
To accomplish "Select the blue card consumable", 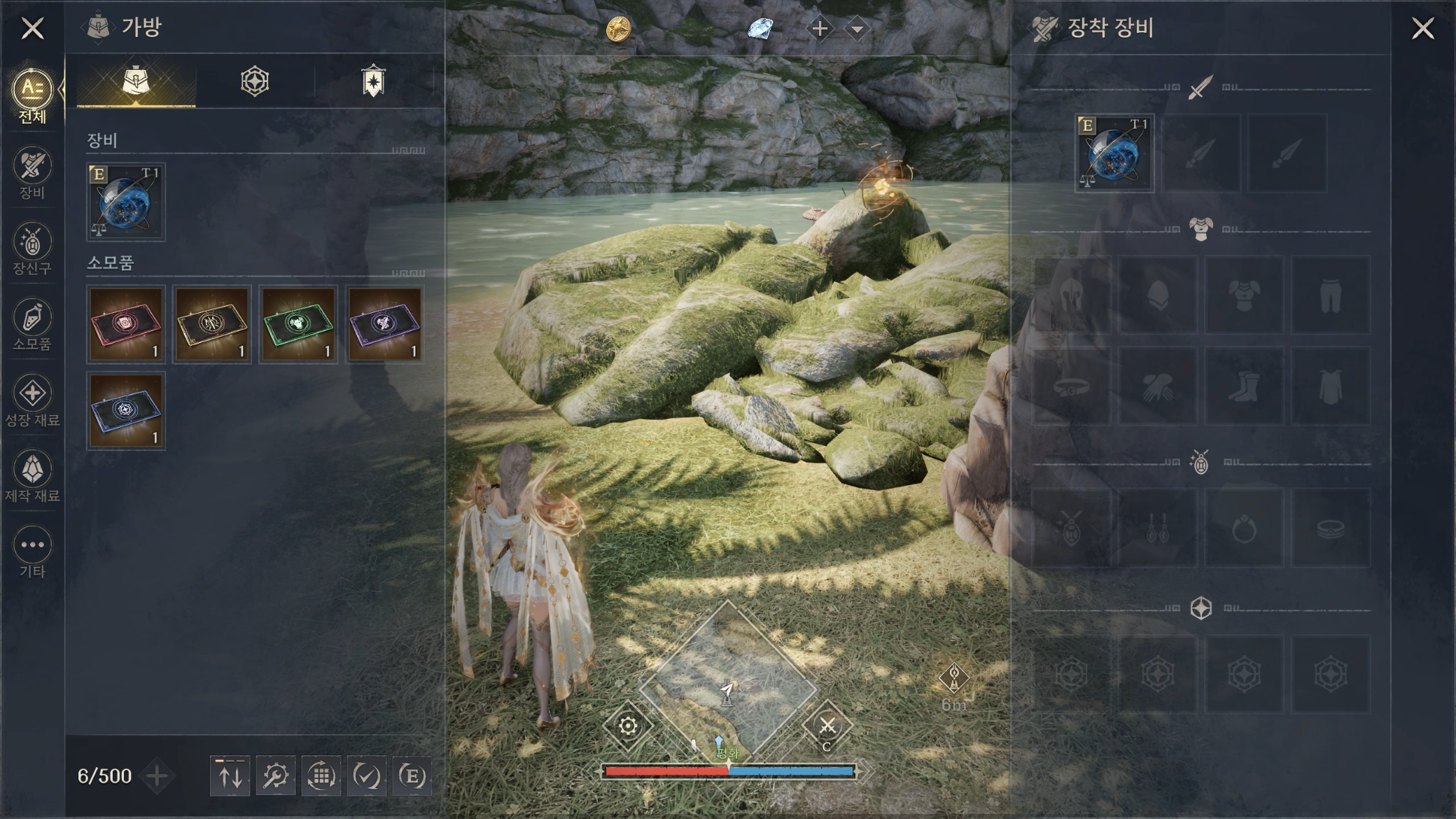I will click(x=126, y=410).
